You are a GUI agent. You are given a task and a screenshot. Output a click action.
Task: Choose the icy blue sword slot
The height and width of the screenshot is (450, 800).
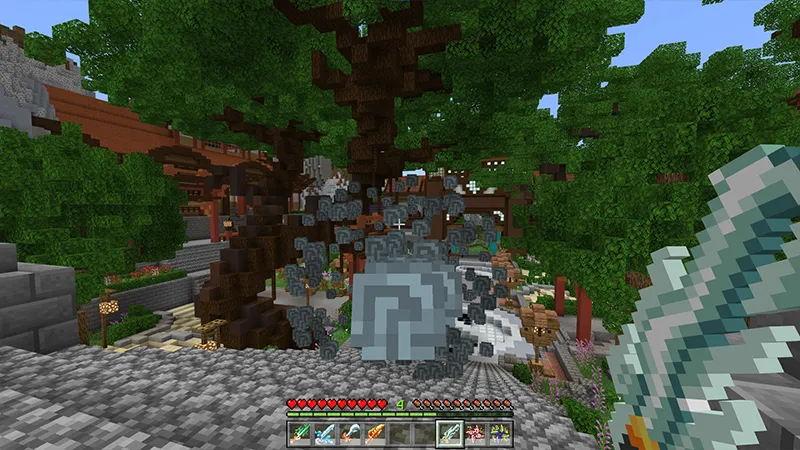[x=325, y=433]
